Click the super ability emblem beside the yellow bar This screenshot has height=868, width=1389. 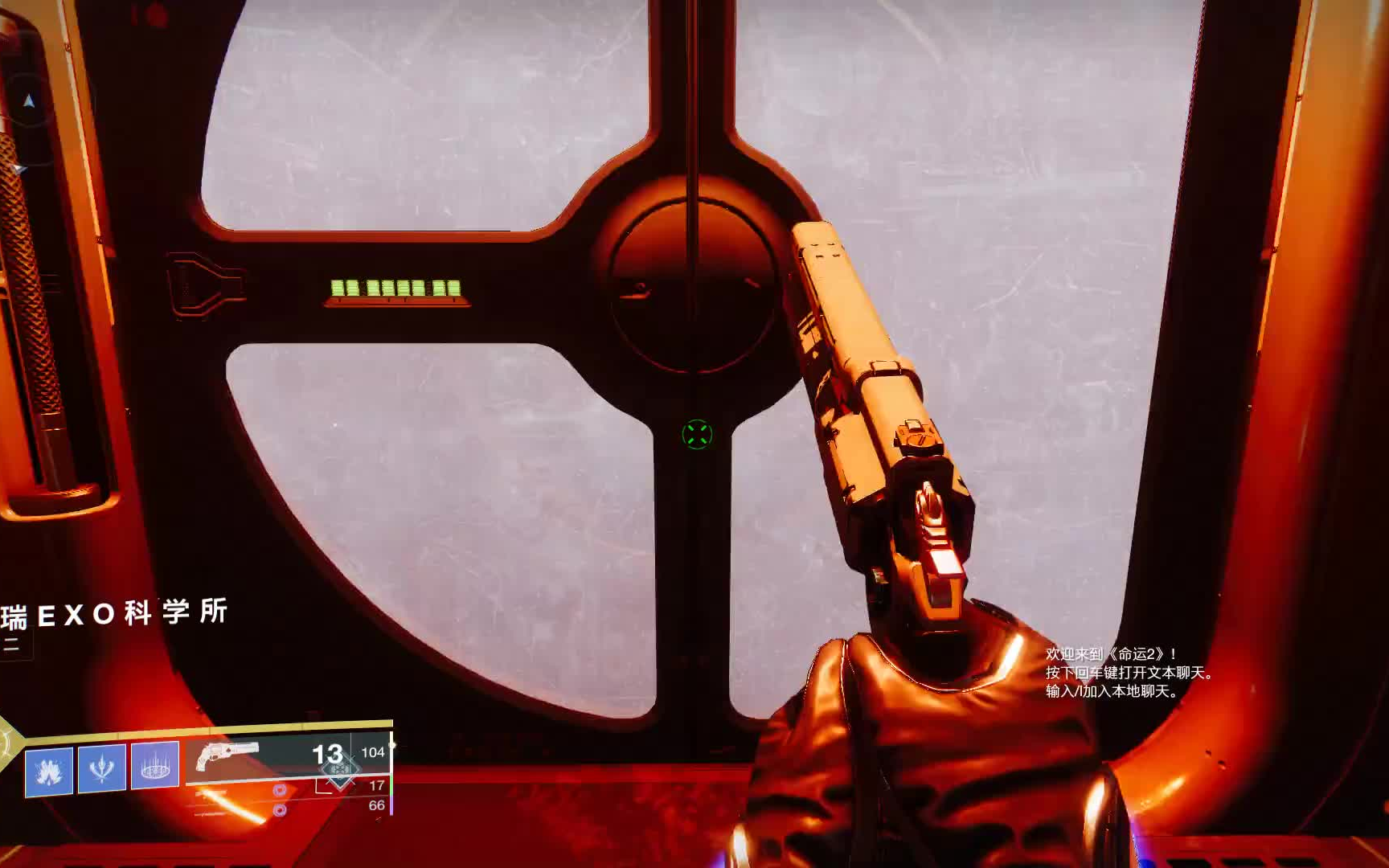coord(8,743)
